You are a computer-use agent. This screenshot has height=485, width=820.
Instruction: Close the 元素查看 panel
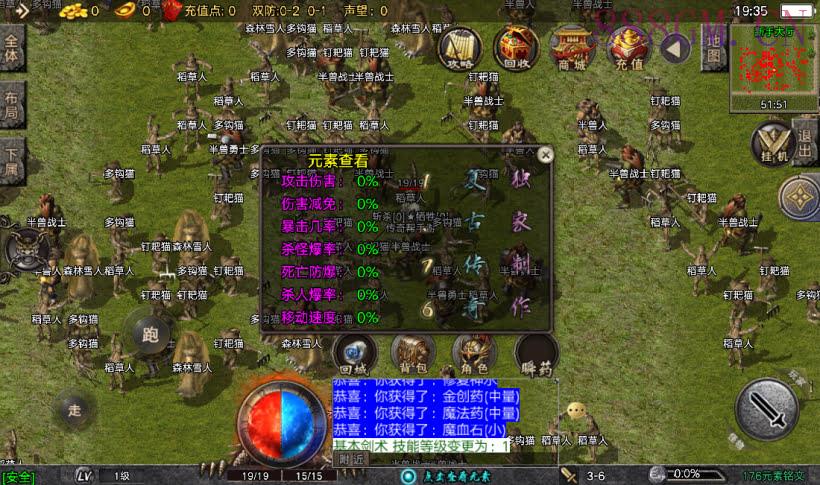coord(545,155)
